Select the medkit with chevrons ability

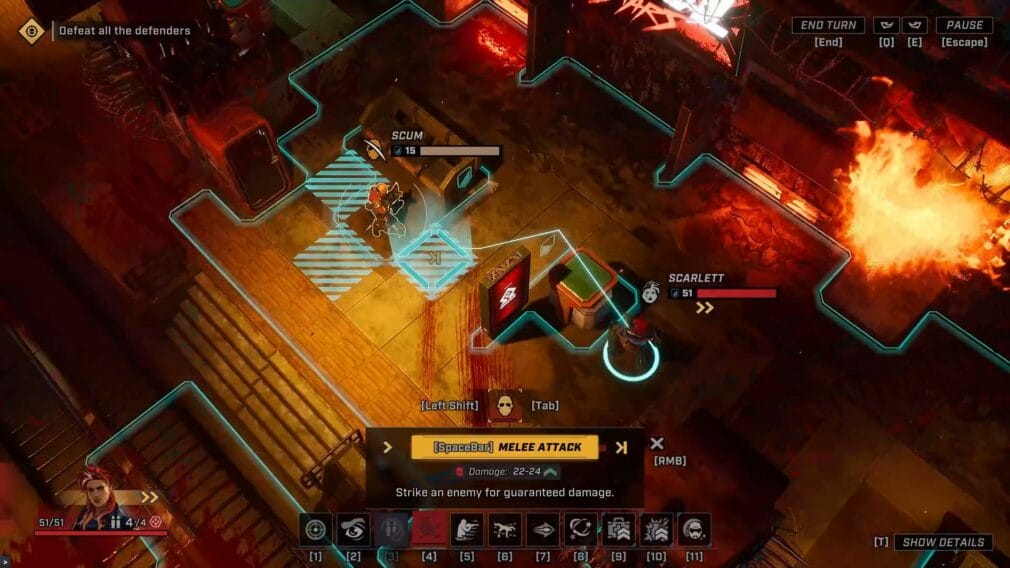[x=618, y=529]
